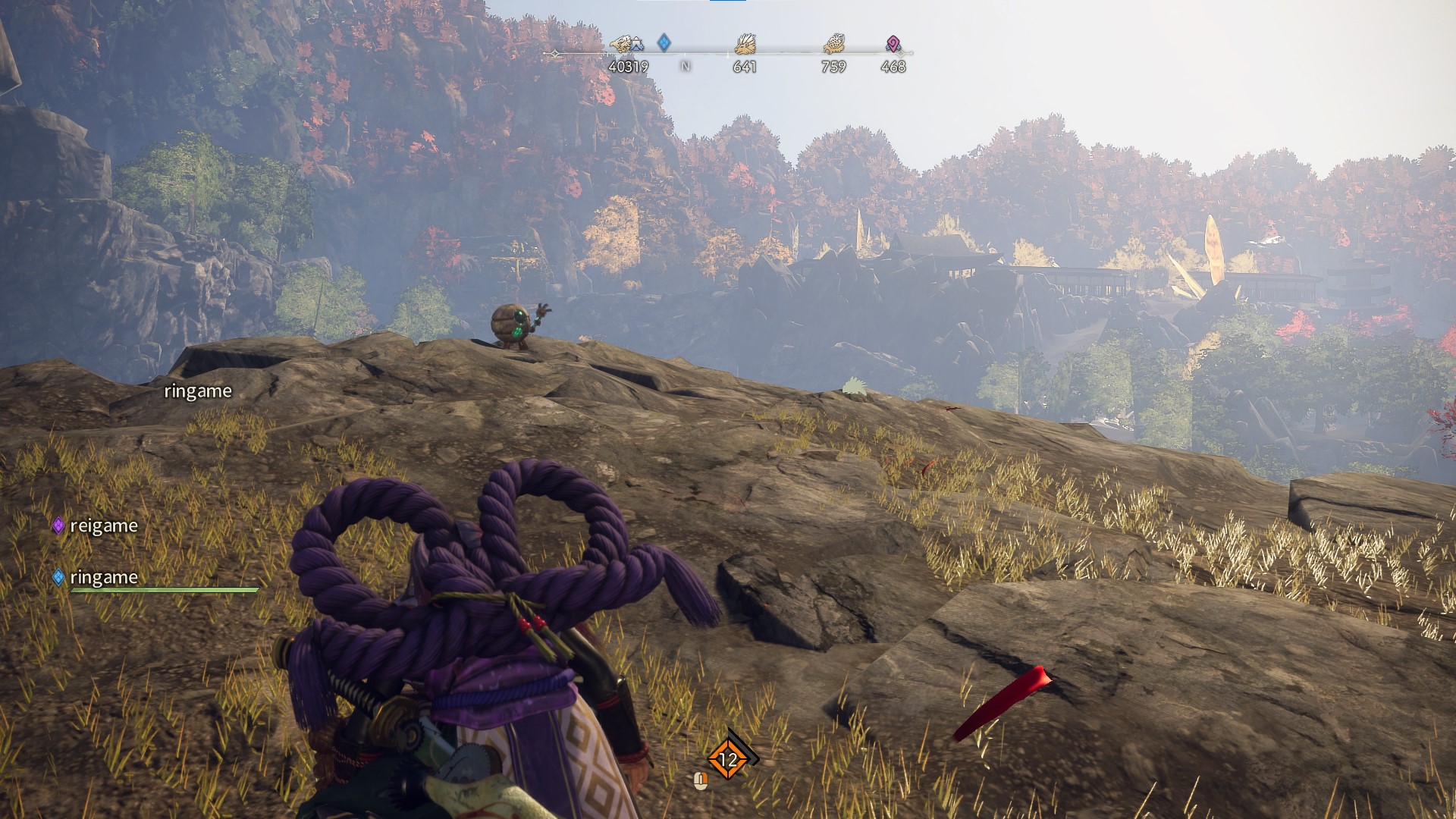The image size is (1456, 819).
Task: Click the blue diamond player marker on compass
Action: click(x=664, y=42)
